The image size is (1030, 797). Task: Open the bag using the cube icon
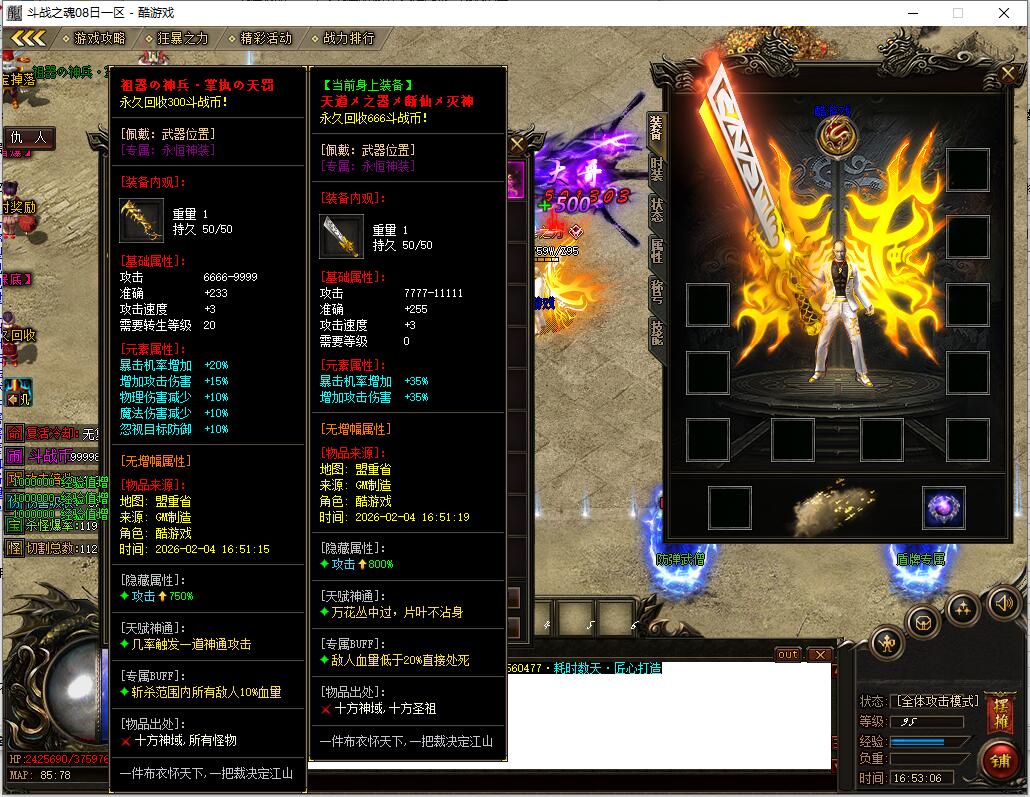[x=922, y=622]
